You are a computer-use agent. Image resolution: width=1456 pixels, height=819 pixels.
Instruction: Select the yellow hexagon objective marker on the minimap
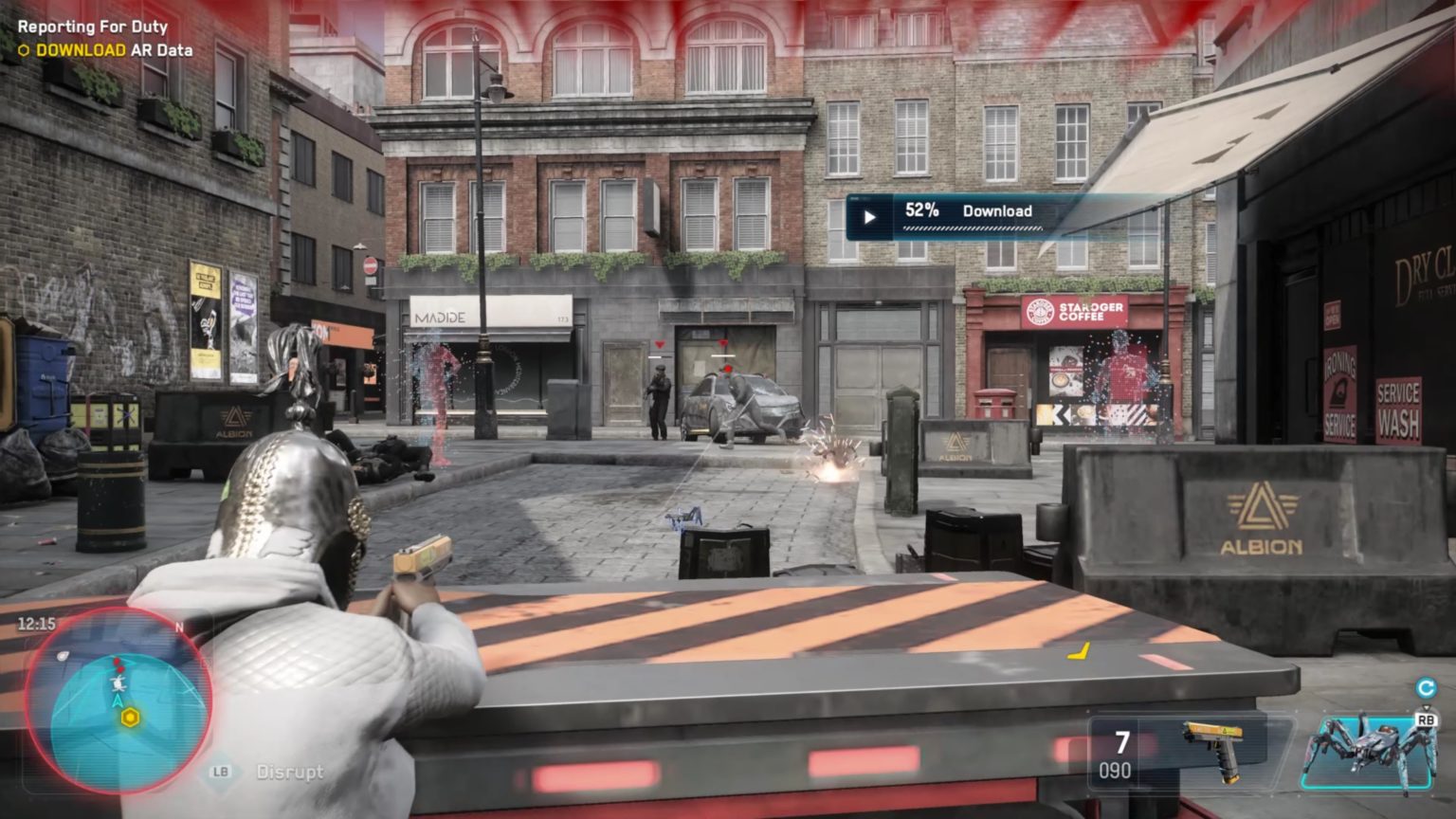click(131, 717)
